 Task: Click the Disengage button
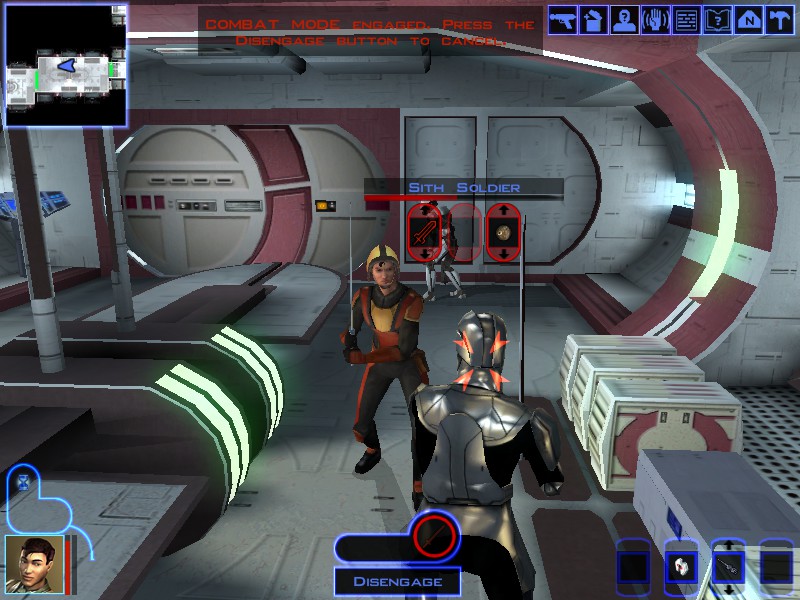(x=397, y=581)
